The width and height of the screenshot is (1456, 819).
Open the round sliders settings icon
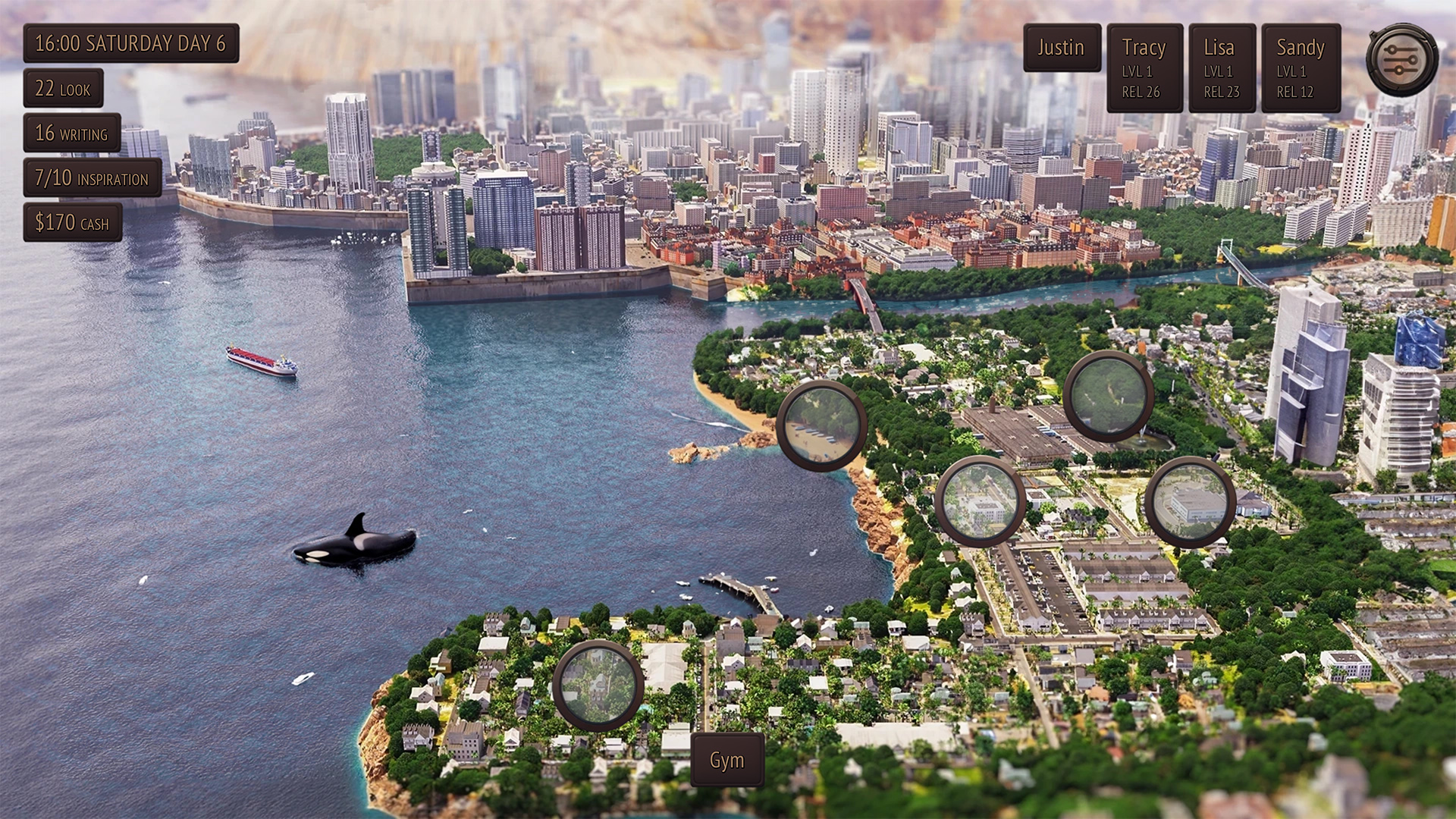pos(1401,60)
